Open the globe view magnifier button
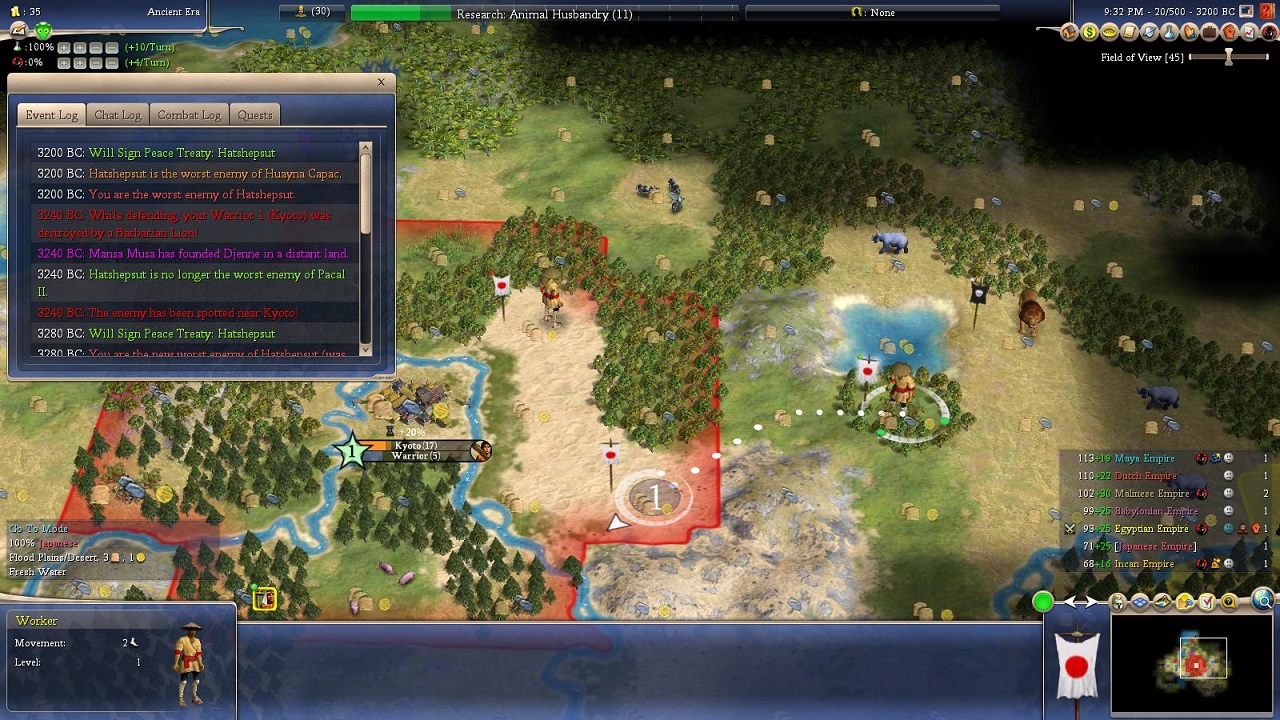 [x=1264, y=601]
